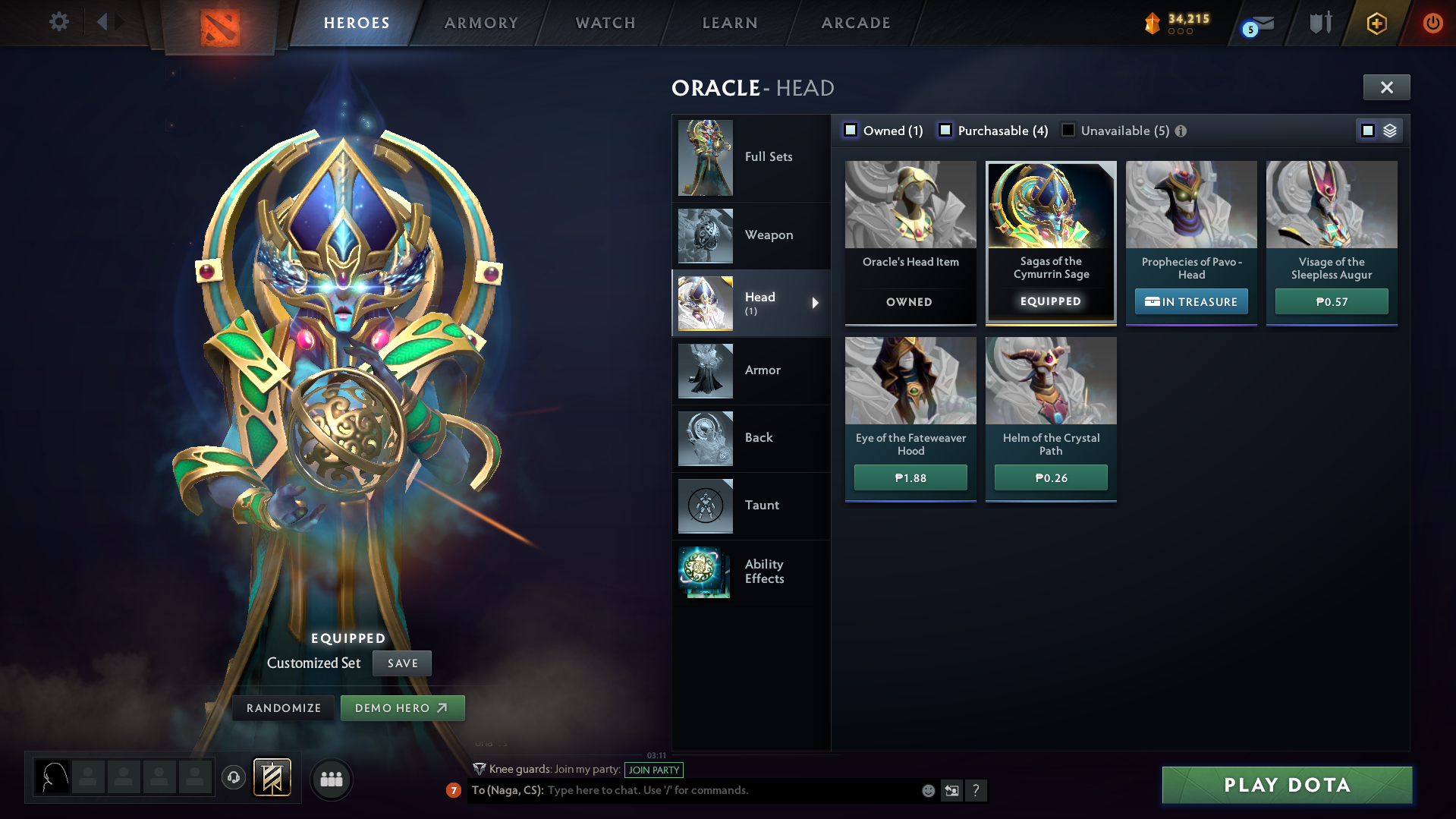
Task: Click the Dota Plus hexagon icon
Action: tap(1376, 23)
